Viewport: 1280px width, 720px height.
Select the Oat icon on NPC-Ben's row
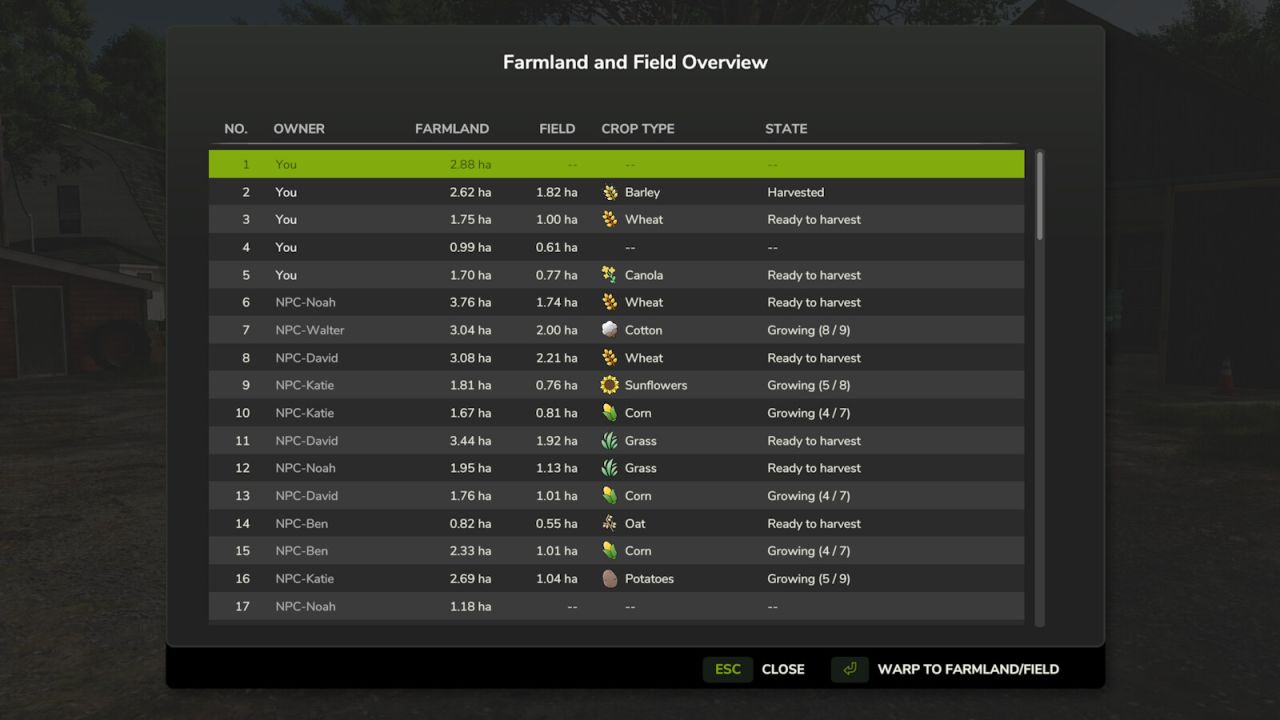(611, 523)
